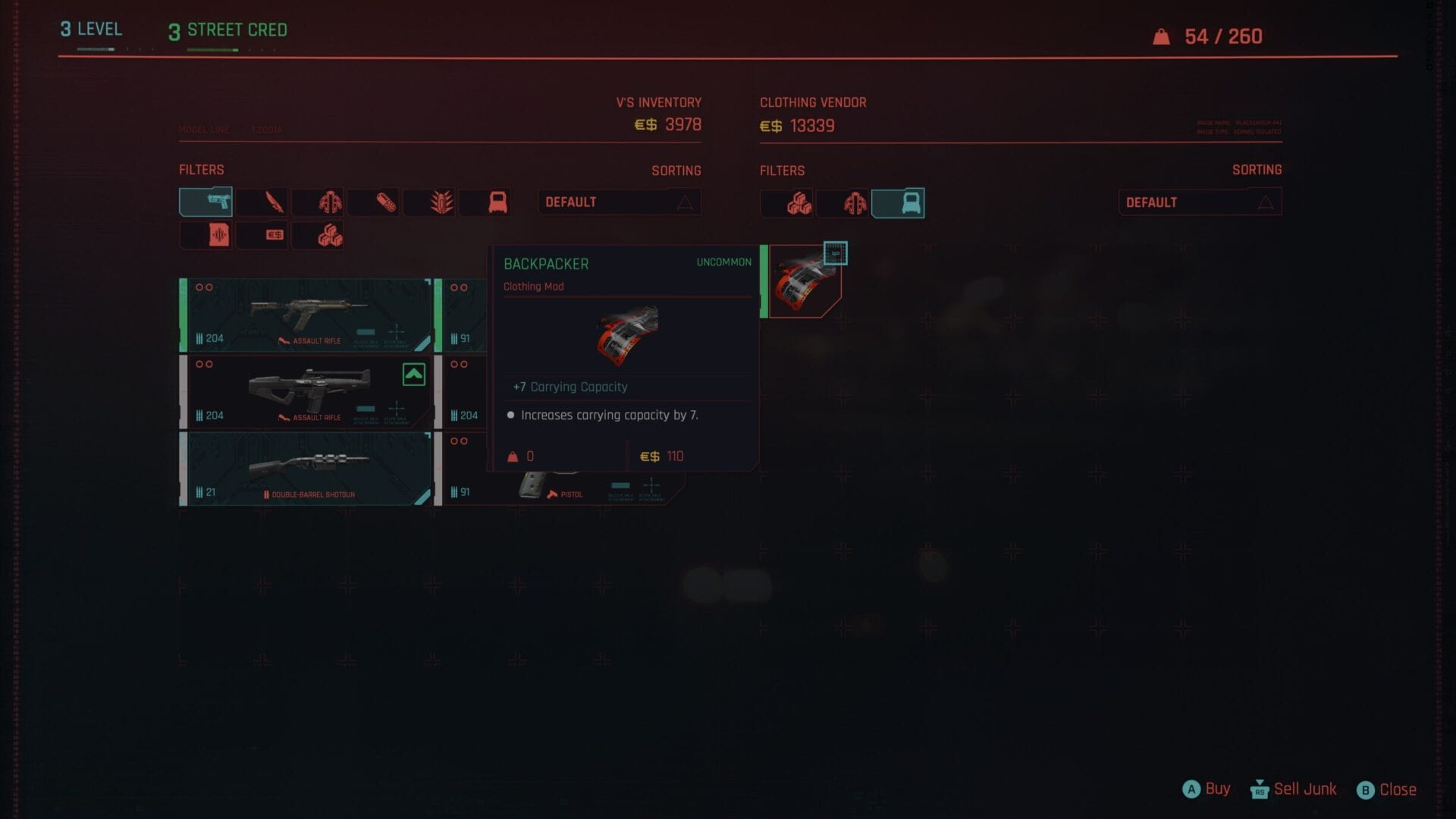Select the shards filter in V's inventory
The height and width of the screenshot is (819, 1456).
206,234
